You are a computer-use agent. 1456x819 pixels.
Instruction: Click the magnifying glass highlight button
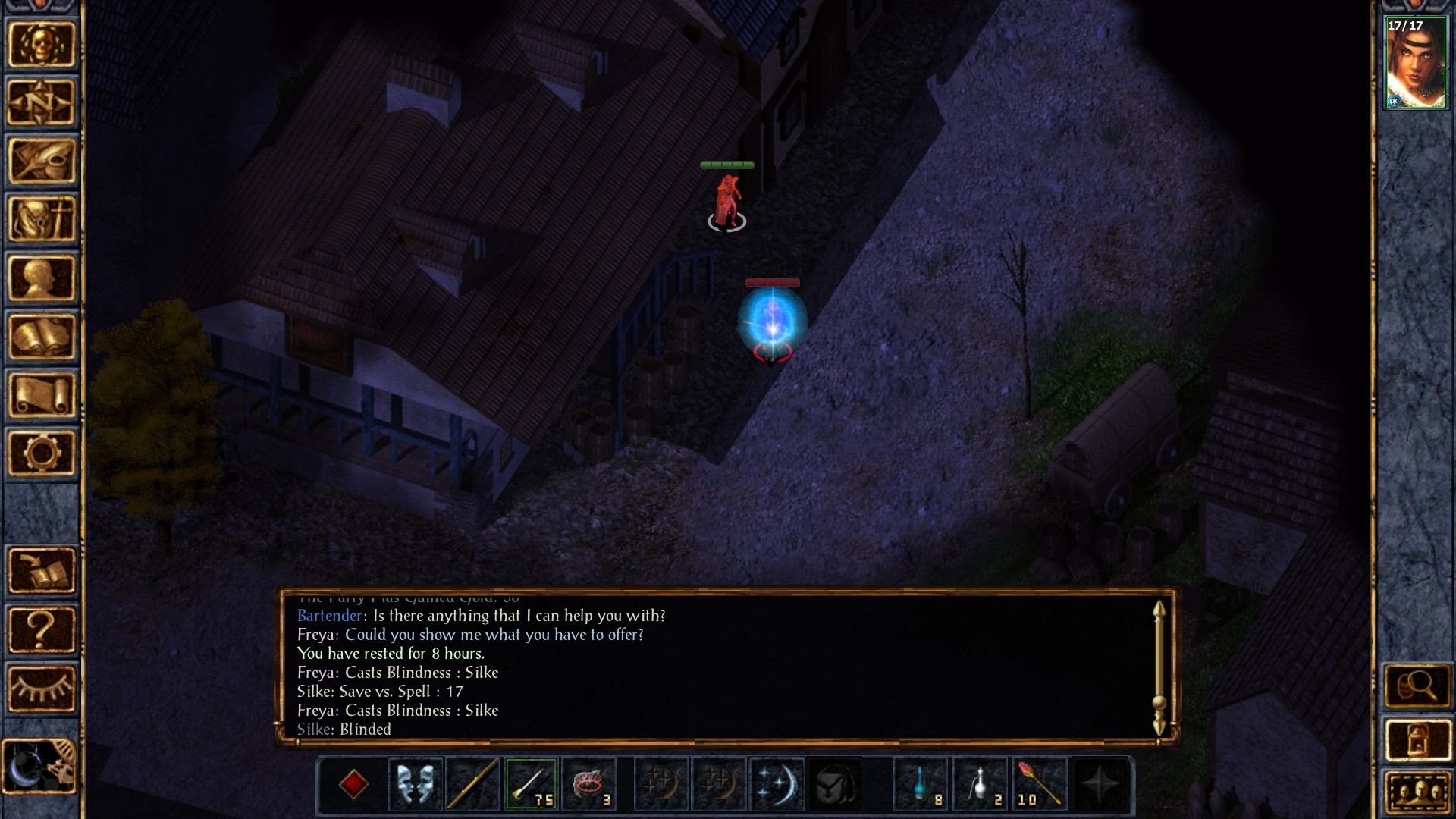pos(1417,686)
